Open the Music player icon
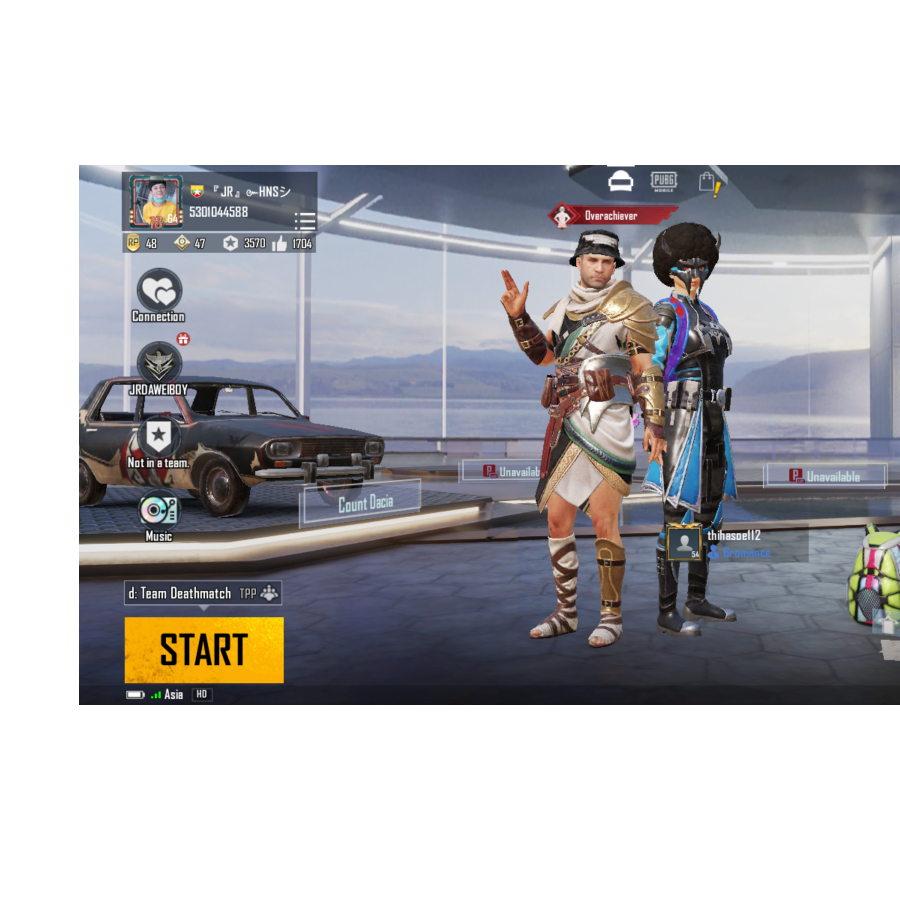Screen dimensions: 900x900 [x=159, y=510]
